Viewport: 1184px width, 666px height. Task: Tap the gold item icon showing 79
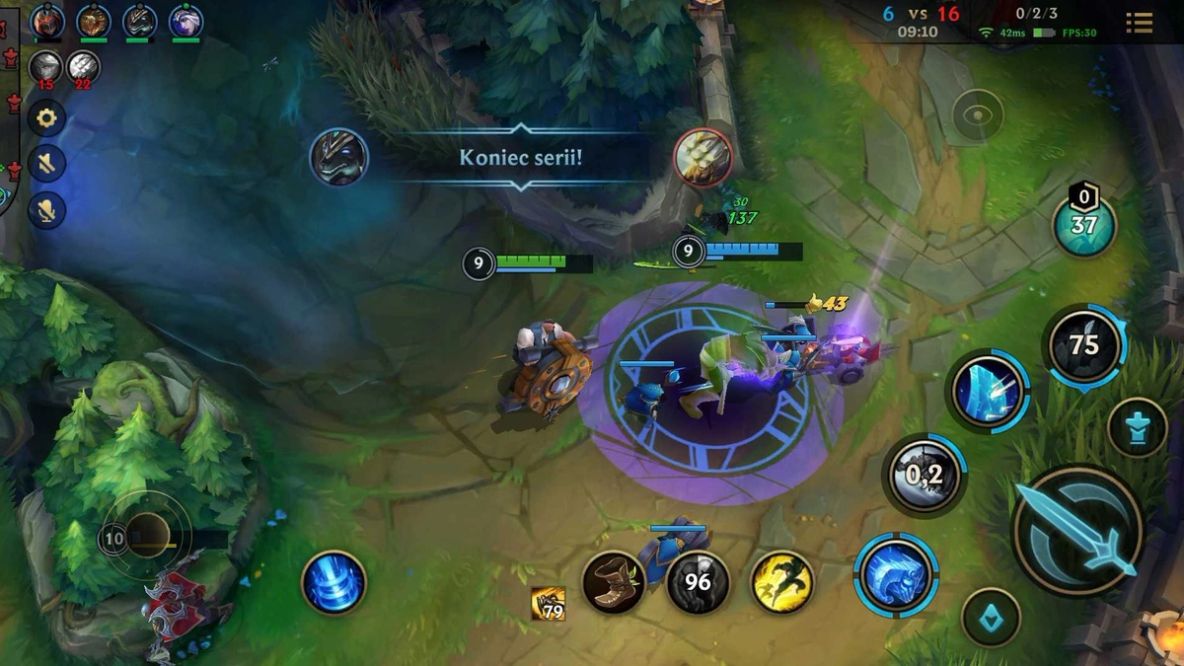tap(548, 604)
